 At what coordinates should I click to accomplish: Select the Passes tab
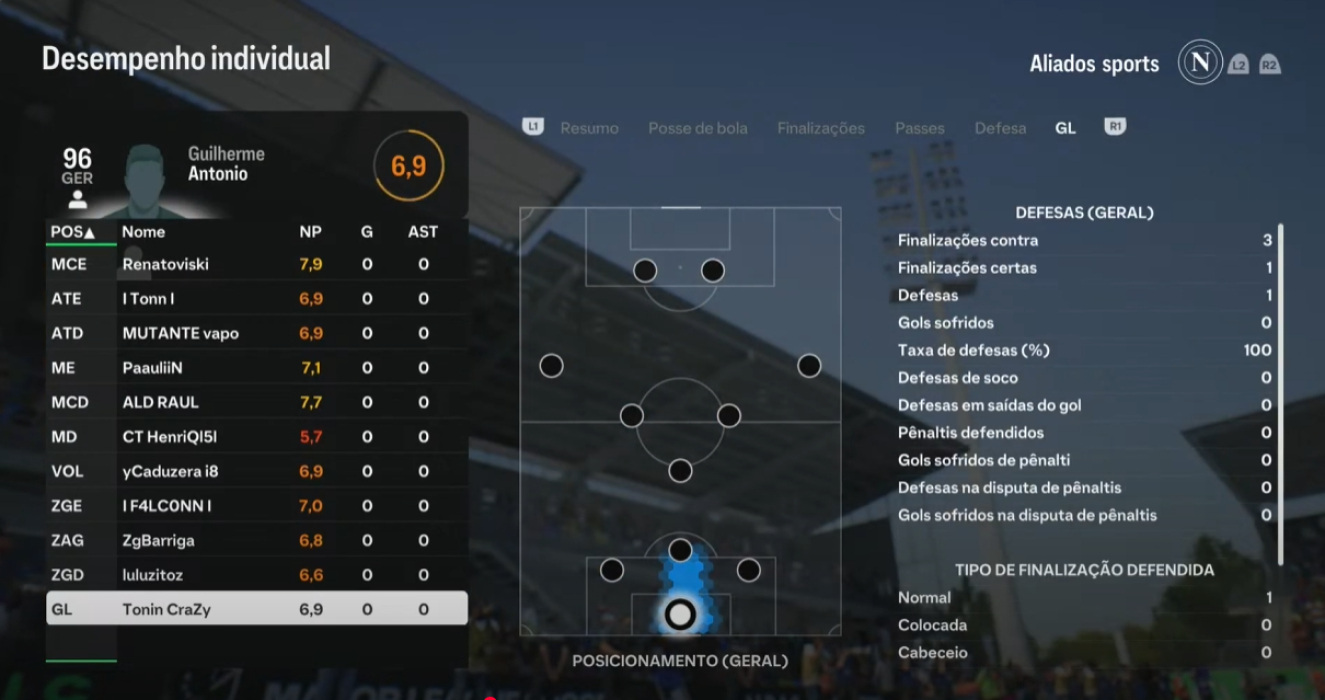(919, 128)
